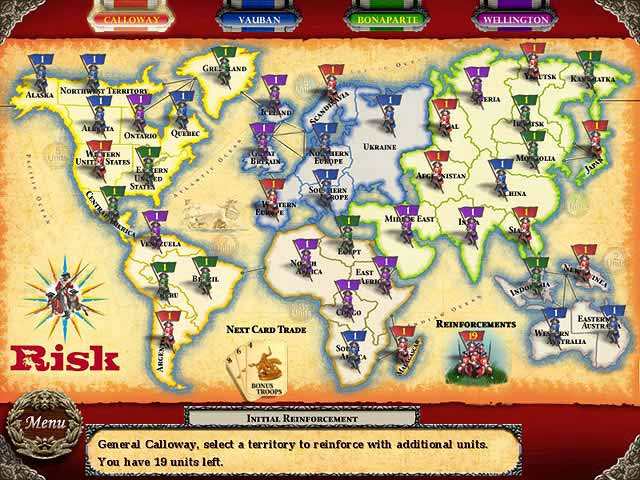Reinforce the Madagascar territory
This screenshot has height=480, width=640.
tap(401, 348)
